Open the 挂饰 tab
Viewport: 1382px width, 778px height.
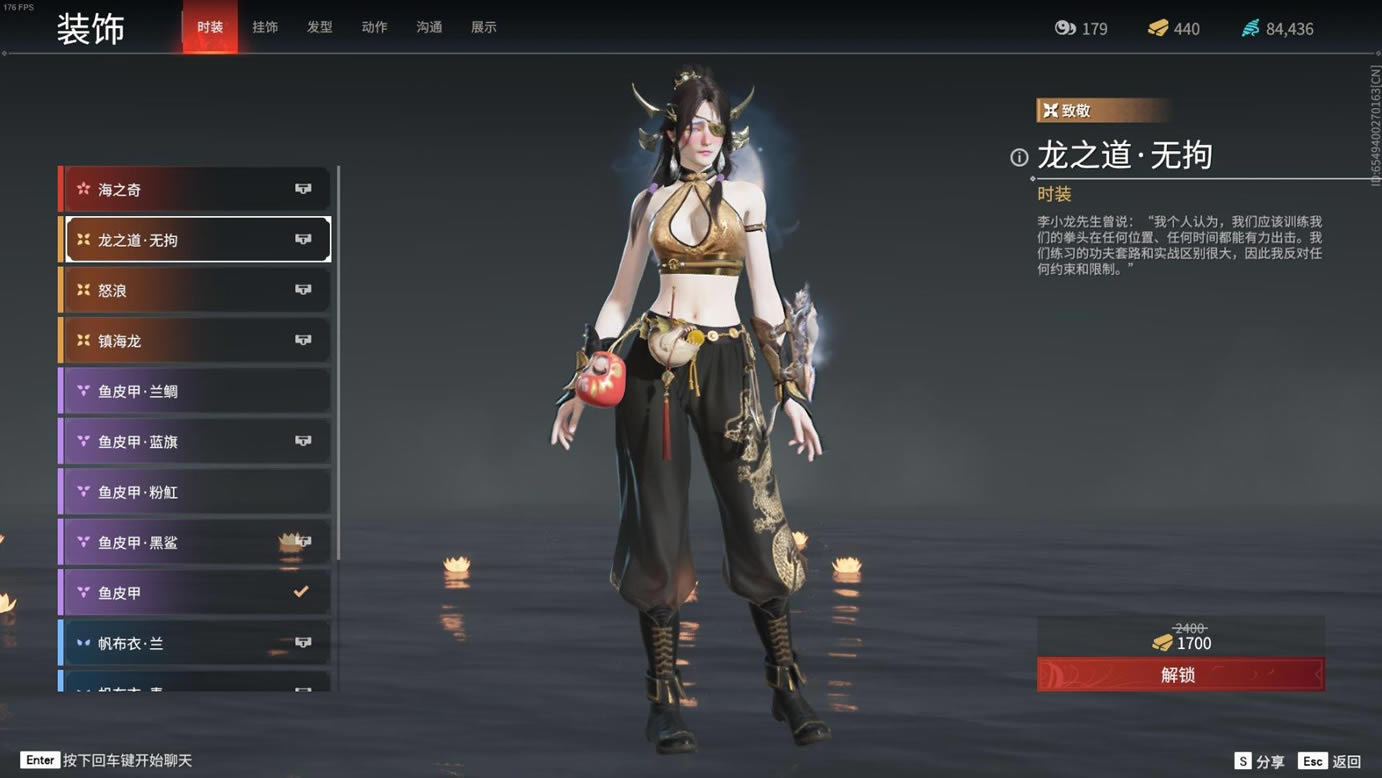pyautogui.click(x=265, y=27)
